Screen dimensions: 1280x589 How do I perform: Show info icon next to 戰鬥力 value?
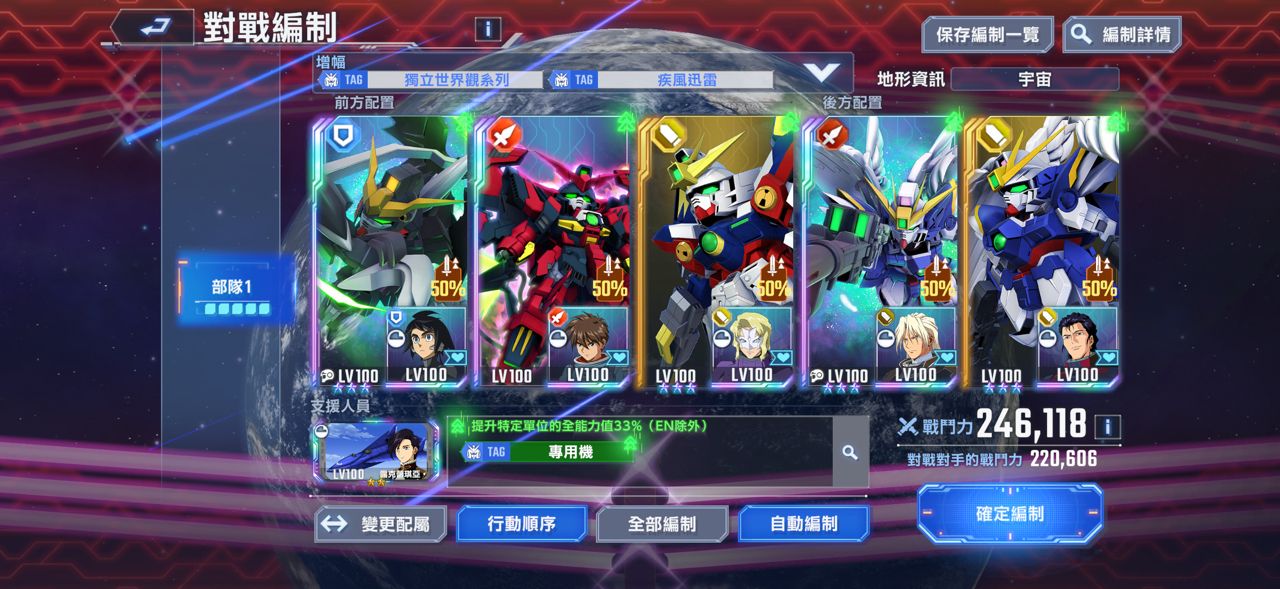point(1107,428)
